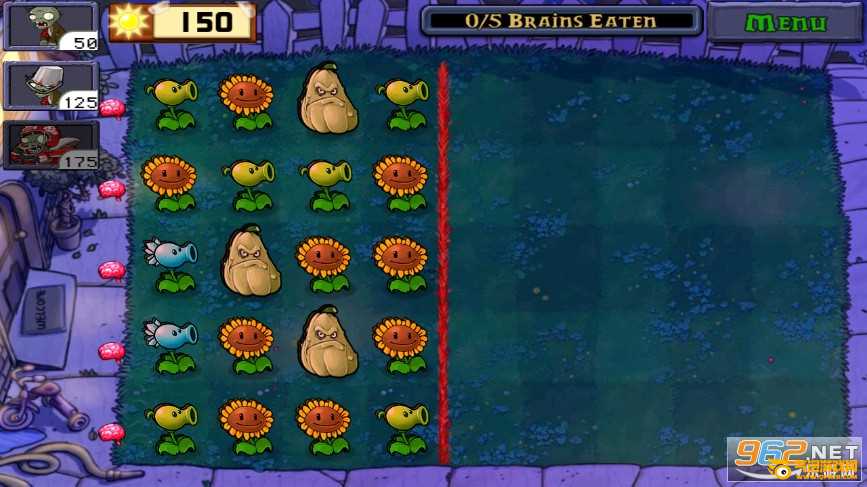Select the basic zombie card costing 50
The height and width of the screenshot is (487, 867).
click(x=51, y=26)
